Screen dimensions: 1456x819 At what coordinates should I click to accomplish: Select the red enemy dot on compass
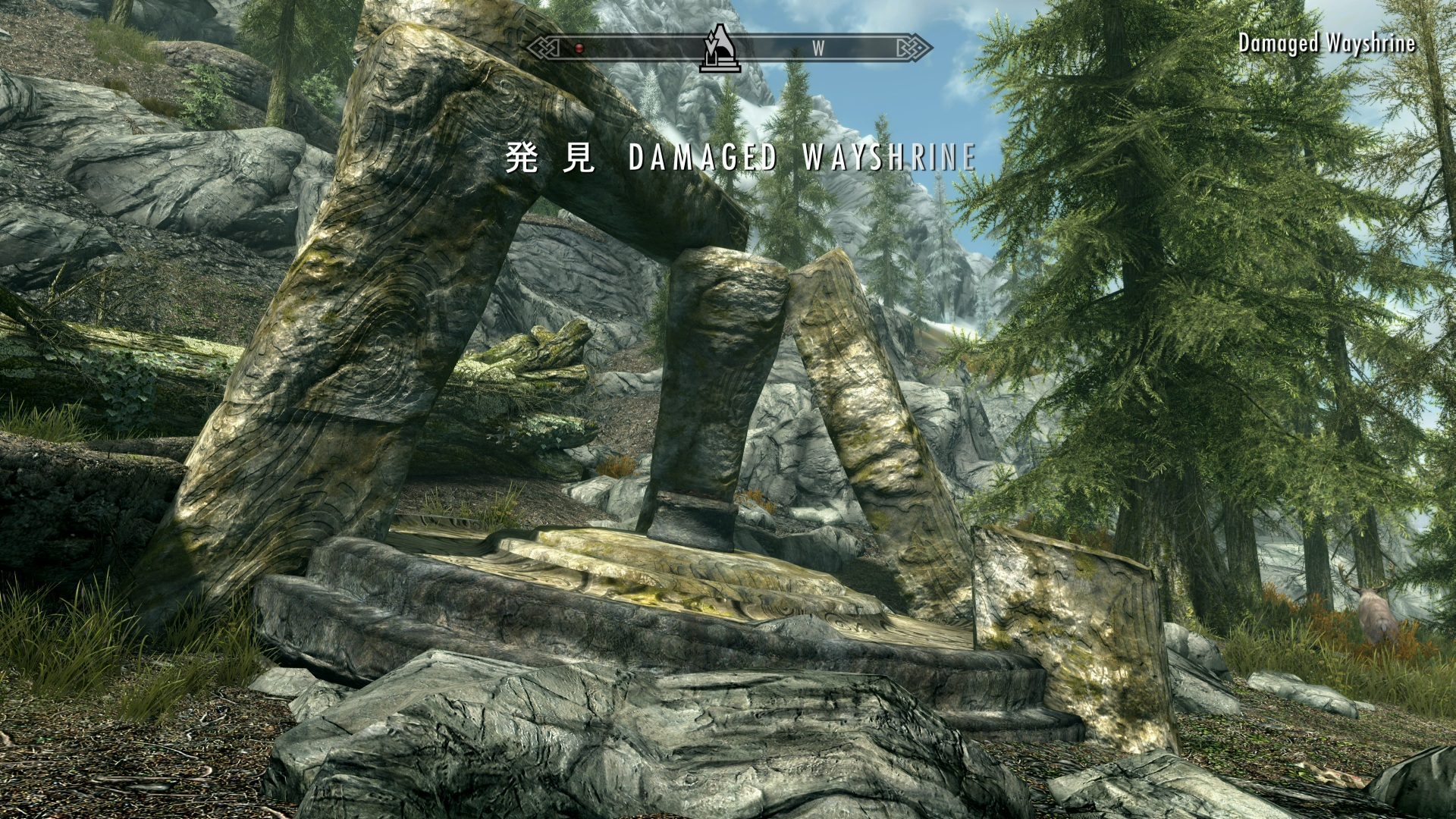579,49
